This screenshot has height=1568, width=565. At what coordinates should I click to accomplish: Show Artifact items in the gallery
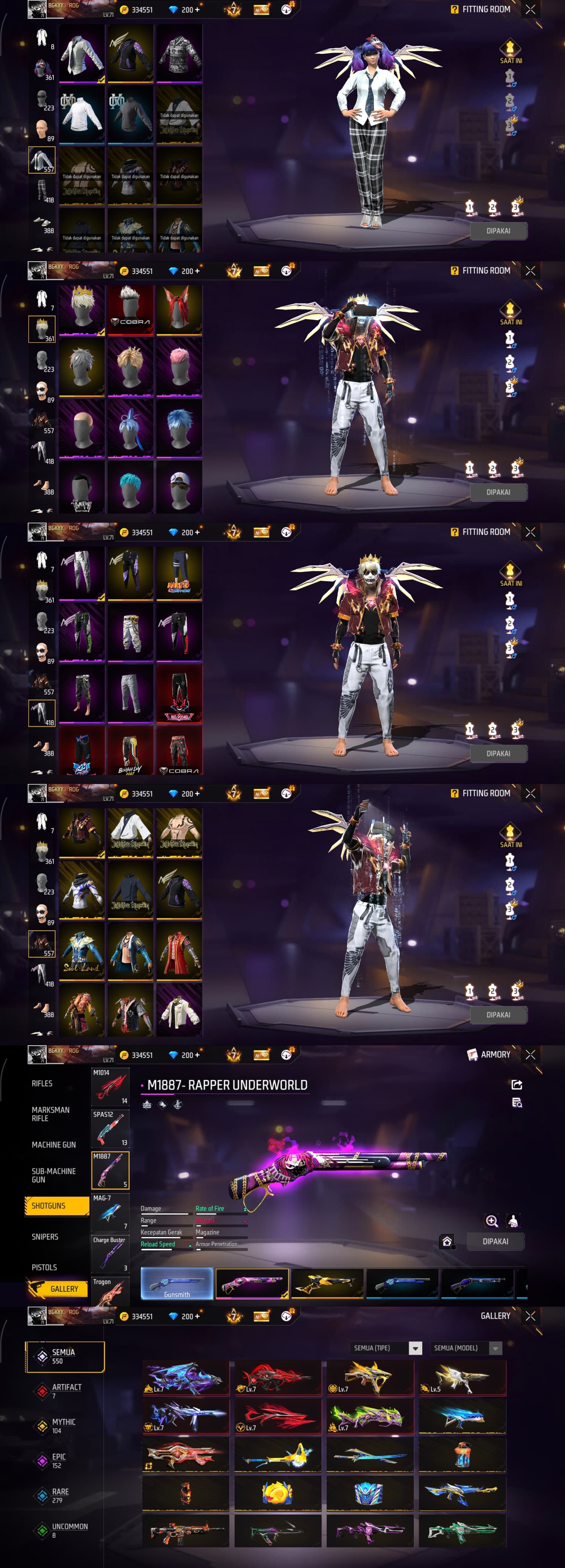(x=66, y=1390)
